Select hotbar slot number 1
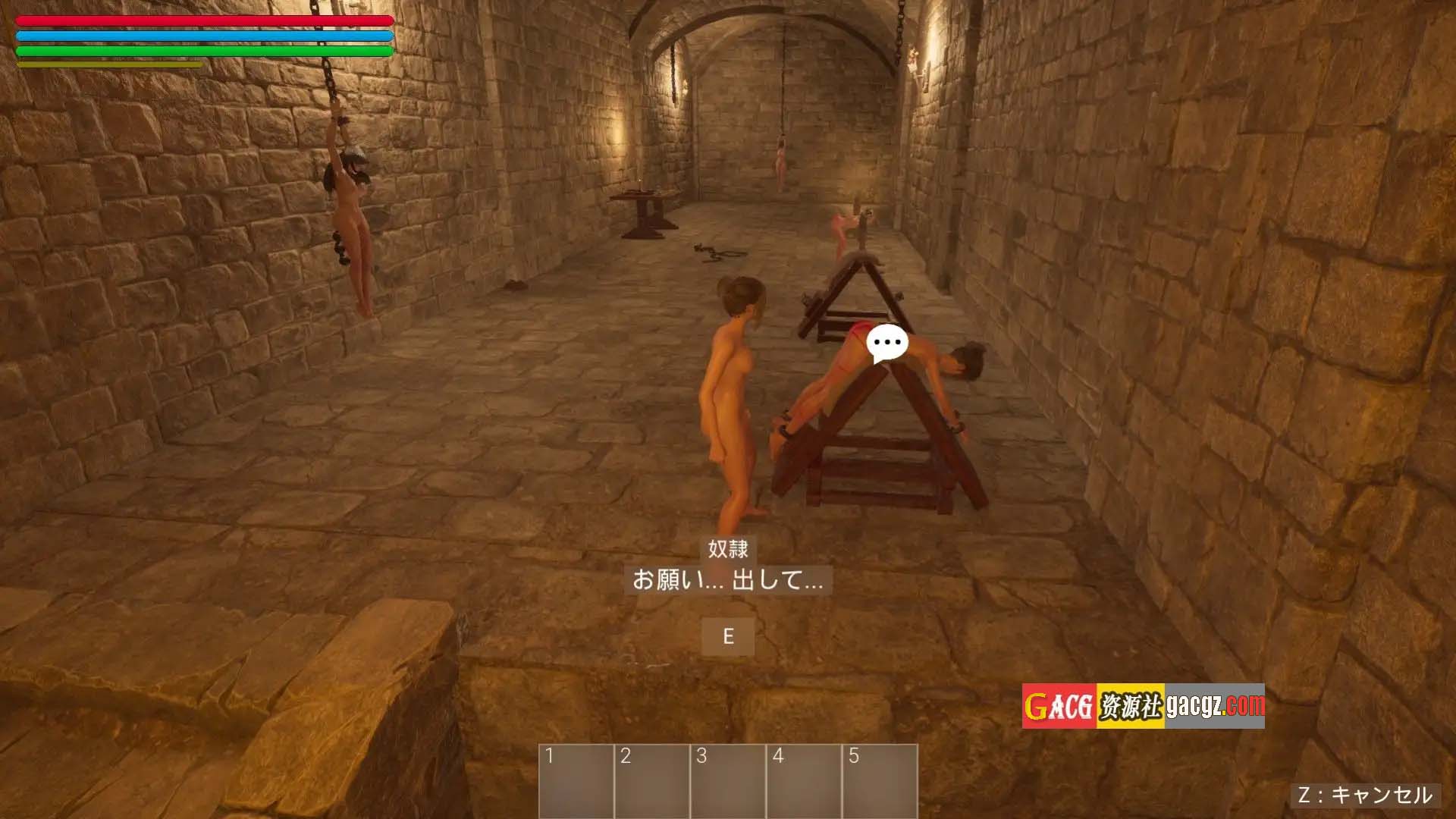This screenshot has height=819, width=1456. [576, 781]
